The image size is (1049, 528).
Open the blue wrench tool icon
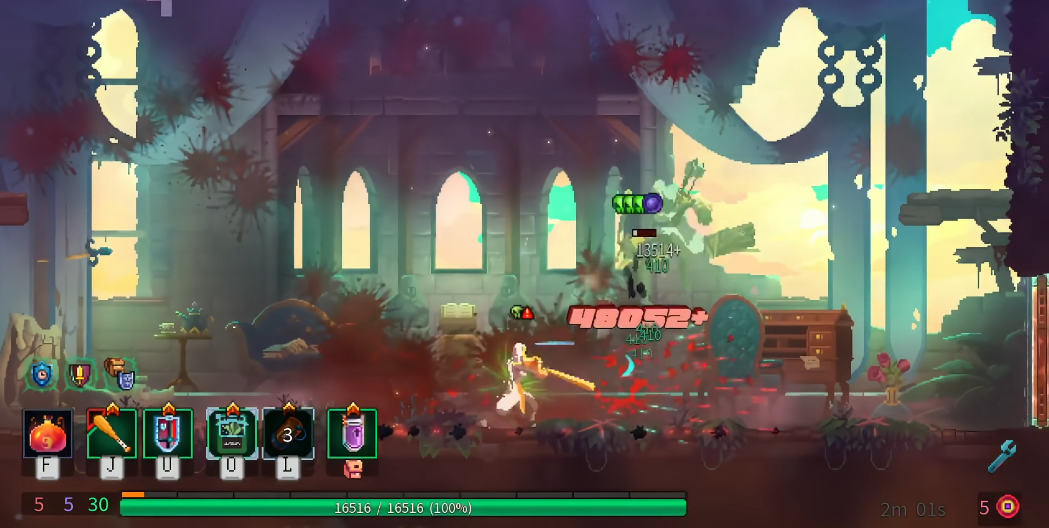pos(1001,456)
